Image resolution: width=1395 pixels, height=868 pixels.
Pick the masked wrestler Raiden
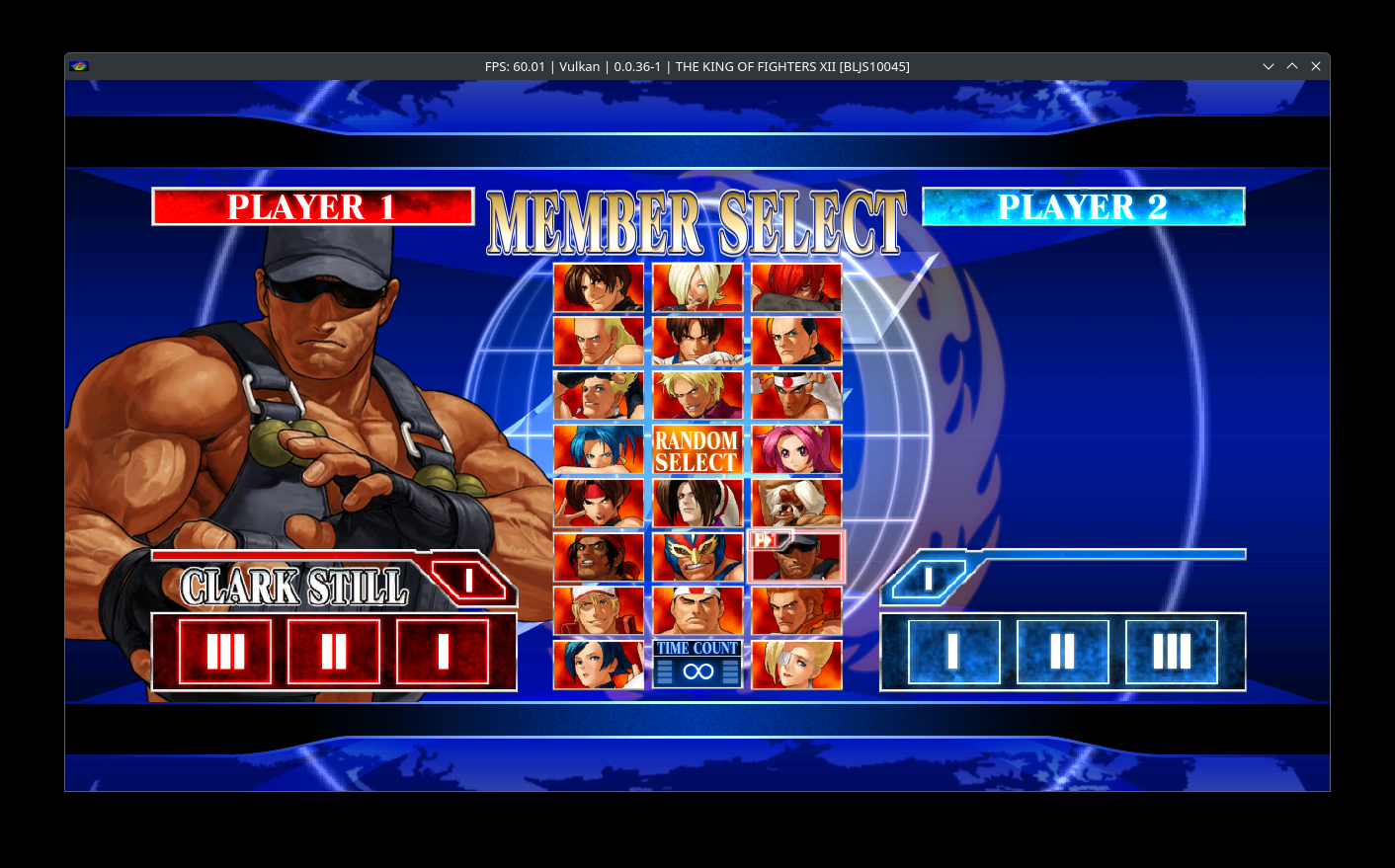coord(697,557)
